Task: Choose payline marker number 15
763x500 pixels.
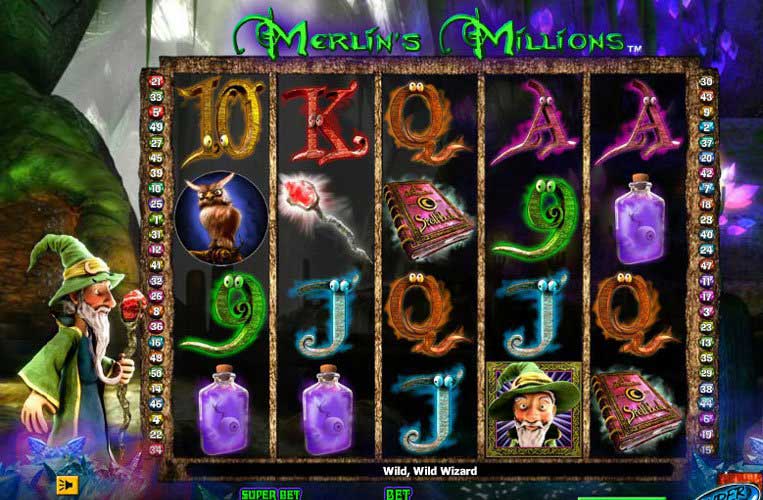Action: (x=707, y=449)
